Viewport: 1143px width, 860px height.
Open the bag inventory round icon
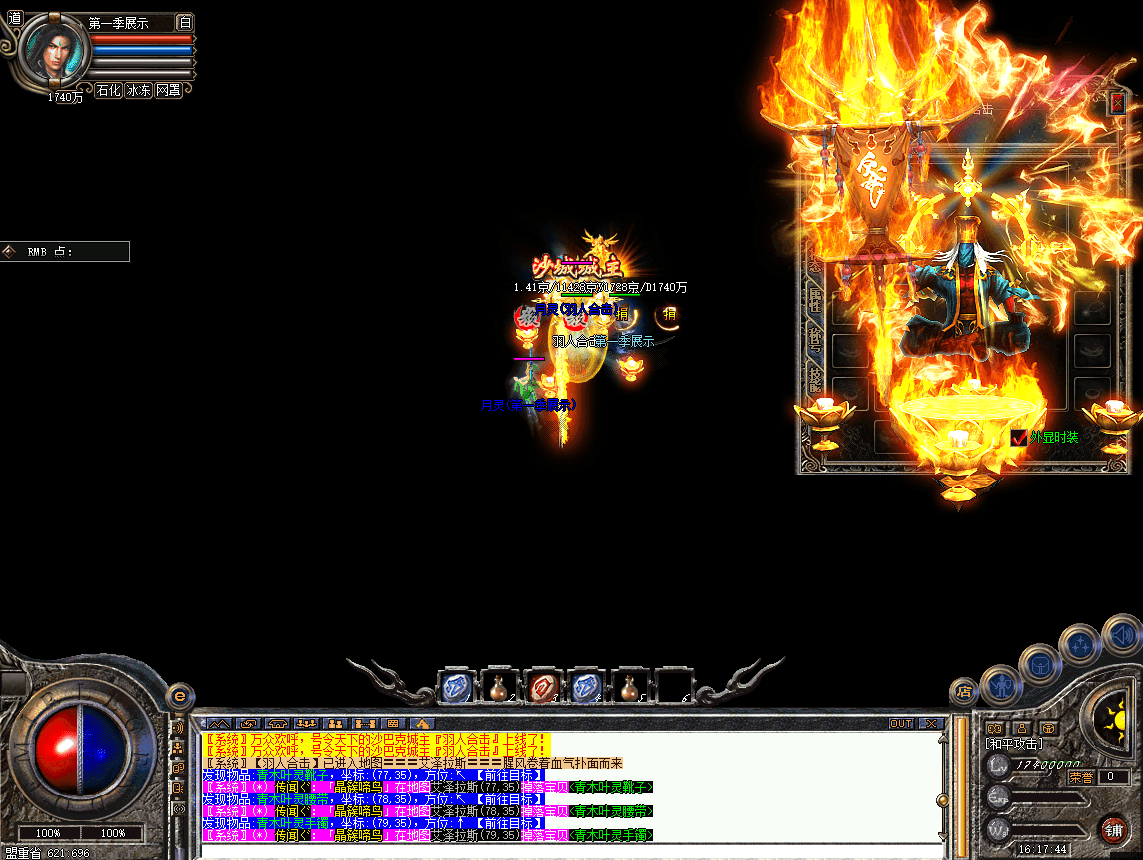pyautogui.click(x=1040, y=662)
